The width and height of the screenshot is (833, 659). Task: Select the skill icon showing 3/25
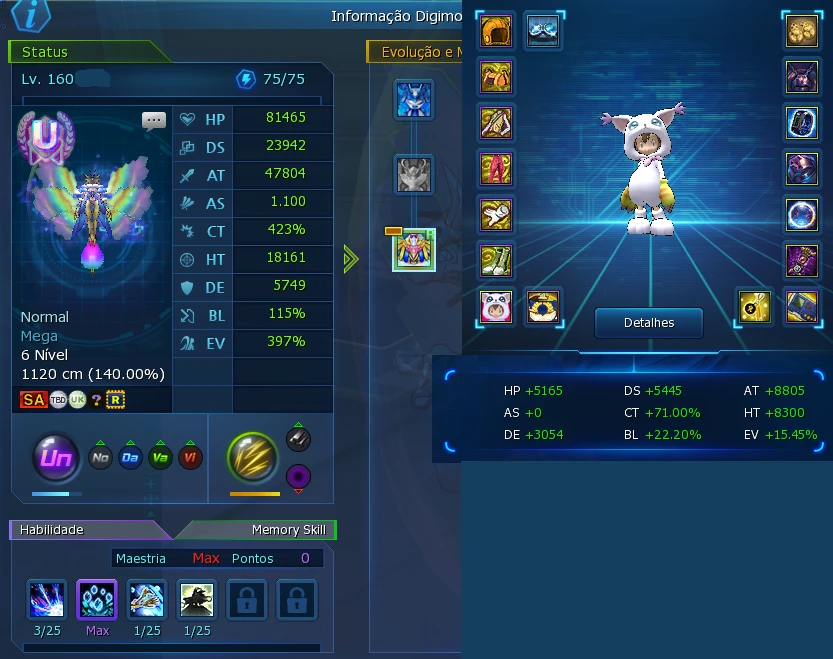(x=47, y=600)
